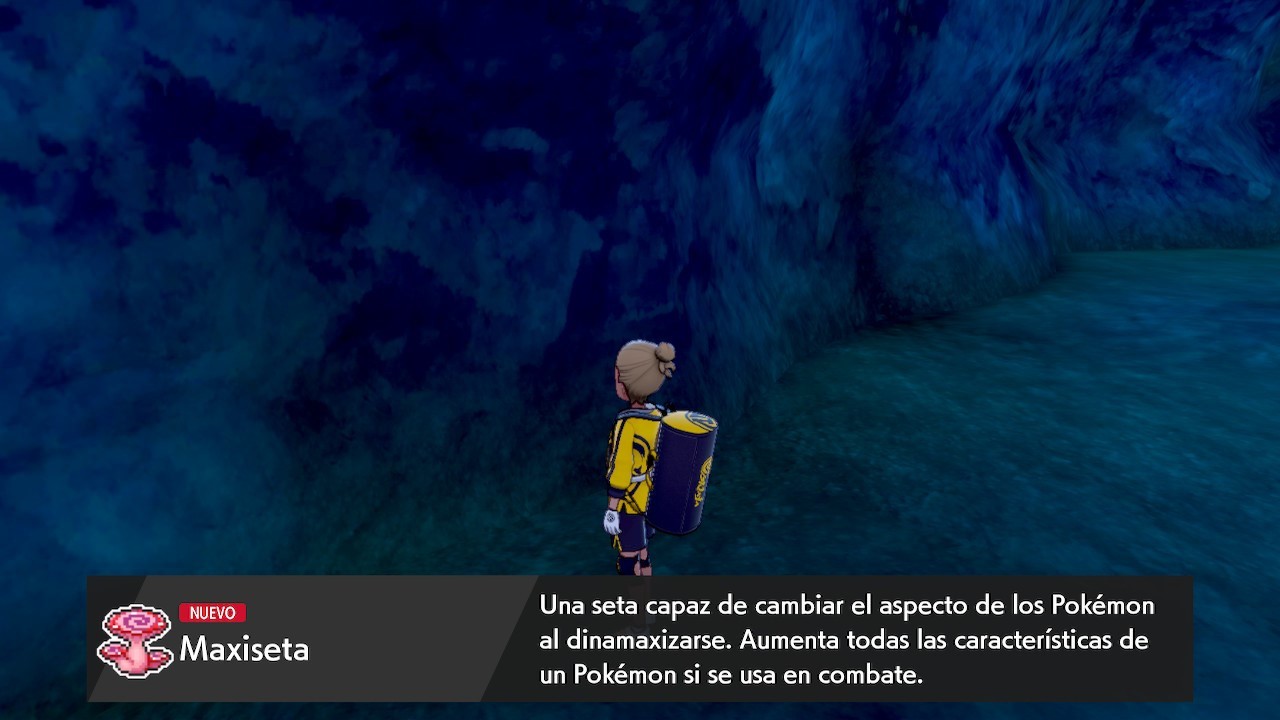1280x720 pixels.
Task: Select the Maxiseta item name
Action: 243,648
